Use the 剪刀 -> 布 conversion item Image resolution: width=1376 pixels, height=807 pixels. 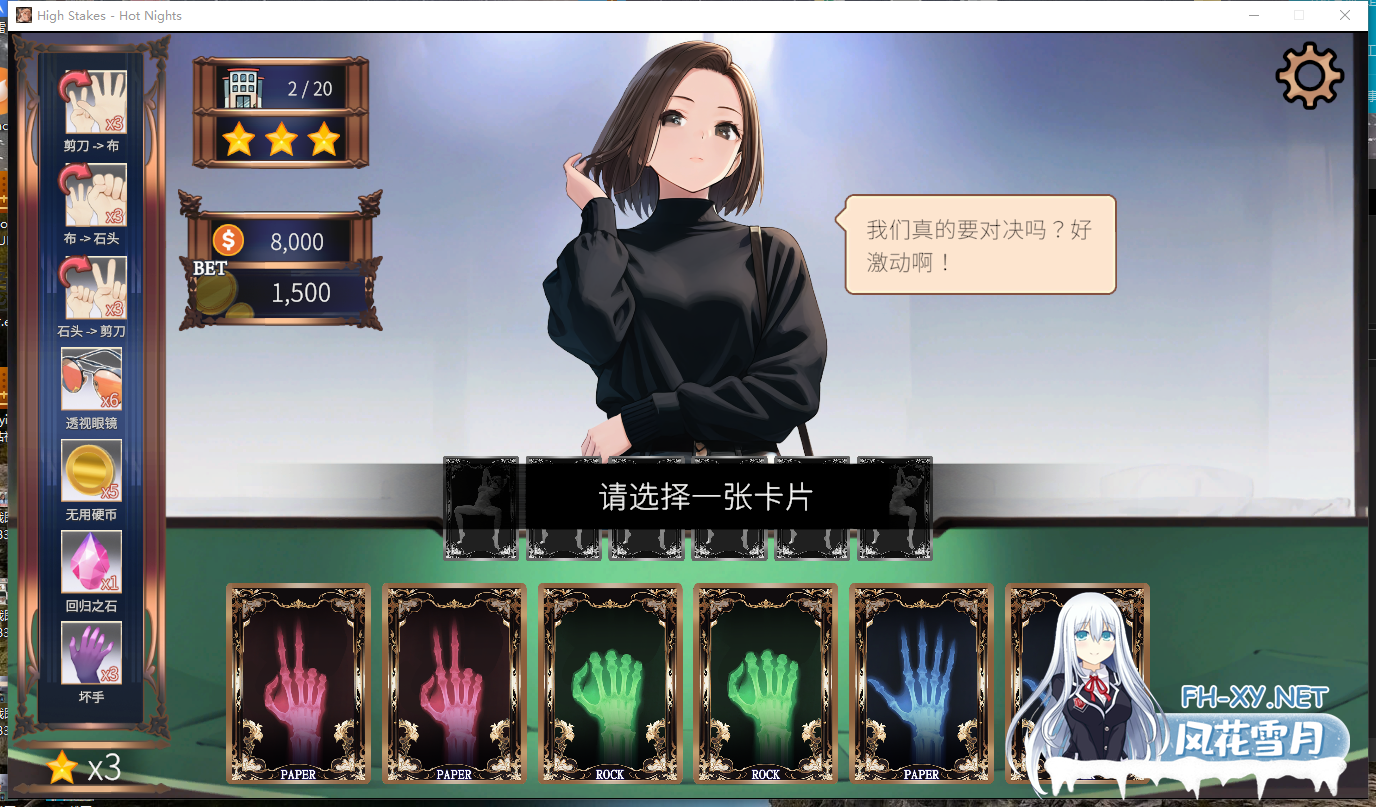[x=95, y=102]
